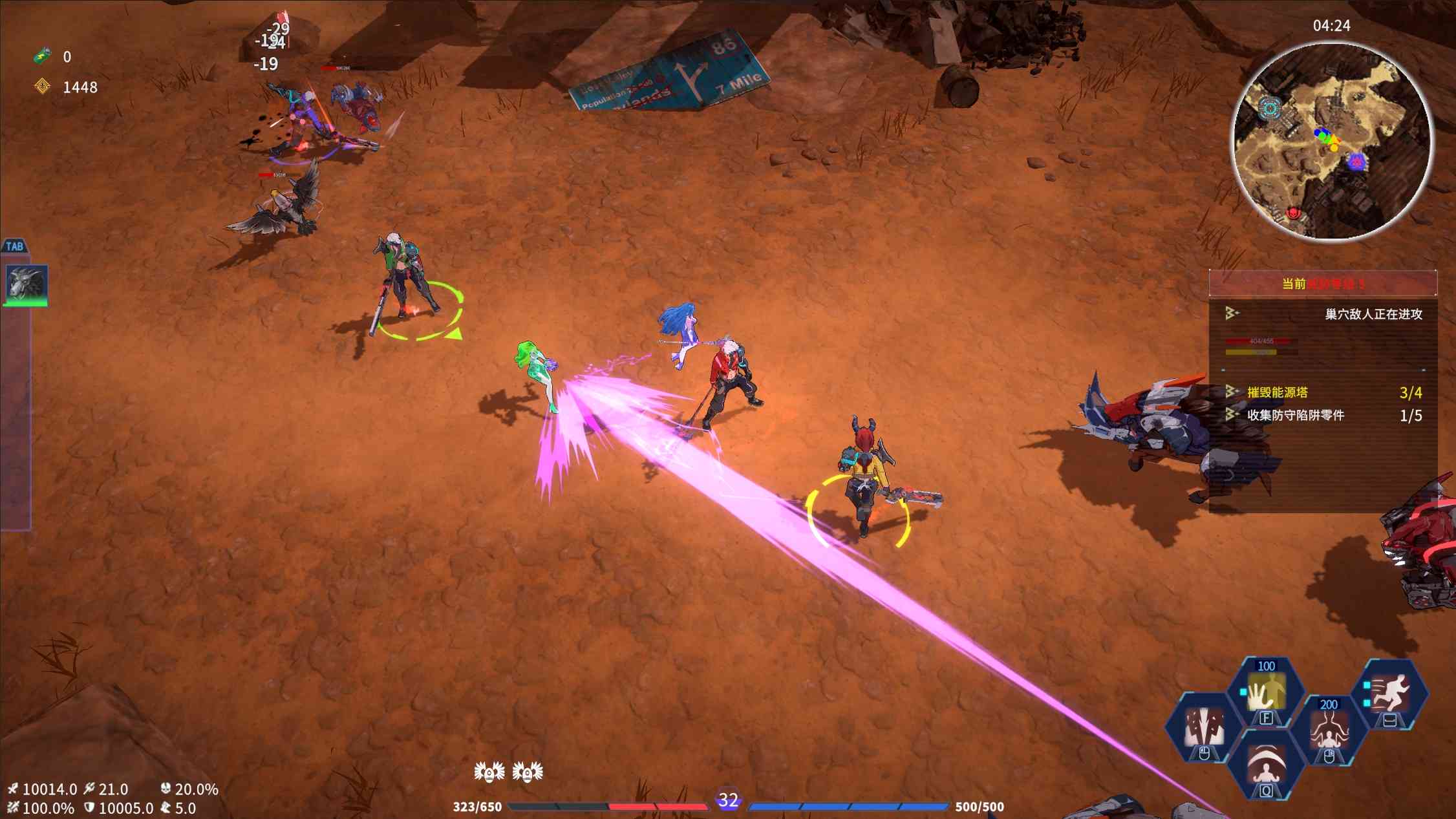This screenshot has width=1456, height=819.
Task: Click the cyan gear marker on minimap
Action: click(x=1270, y=108)
